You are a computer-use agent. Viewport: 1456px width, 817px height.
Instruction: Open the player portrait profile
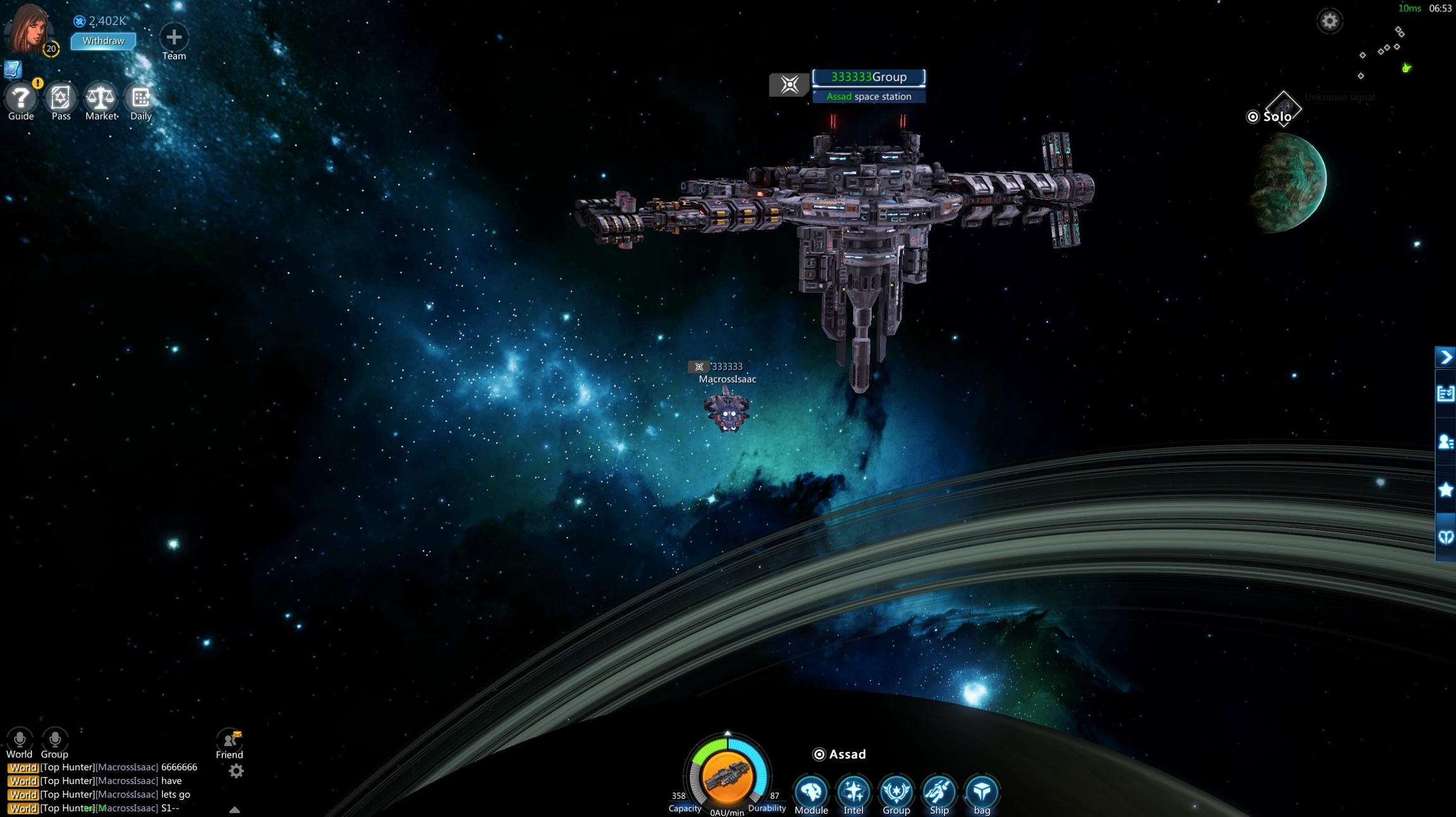(28, 29)
